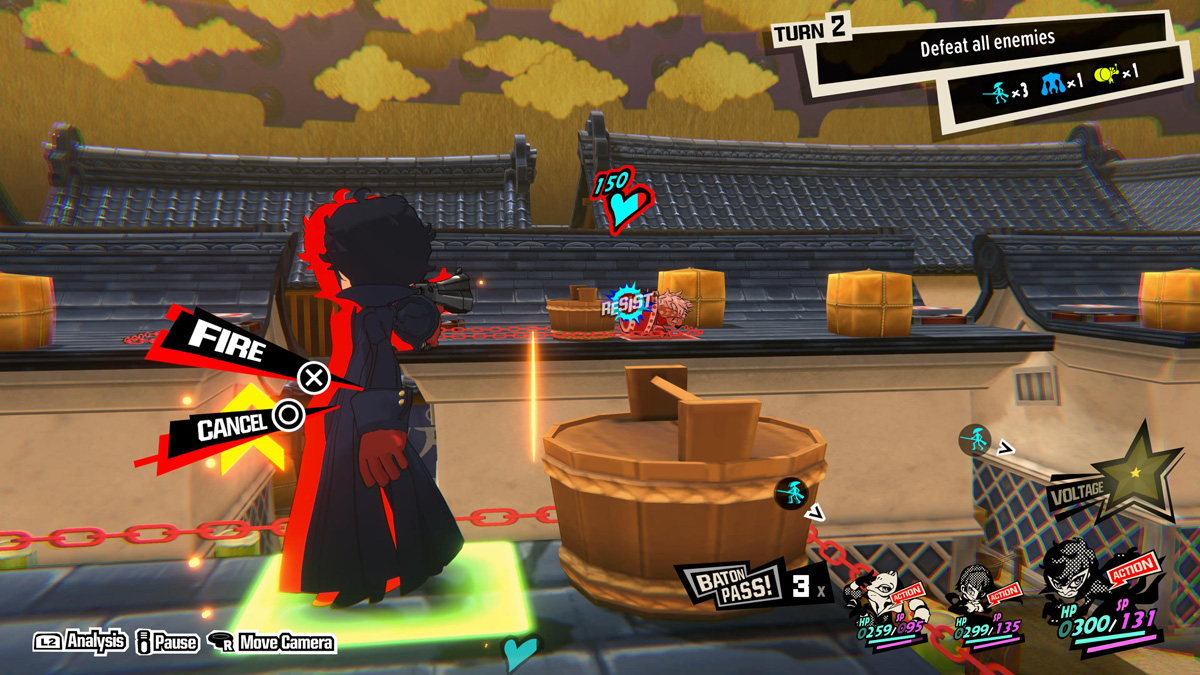
Task: Open the Analysis view
Action: click(x=82, y=642)
